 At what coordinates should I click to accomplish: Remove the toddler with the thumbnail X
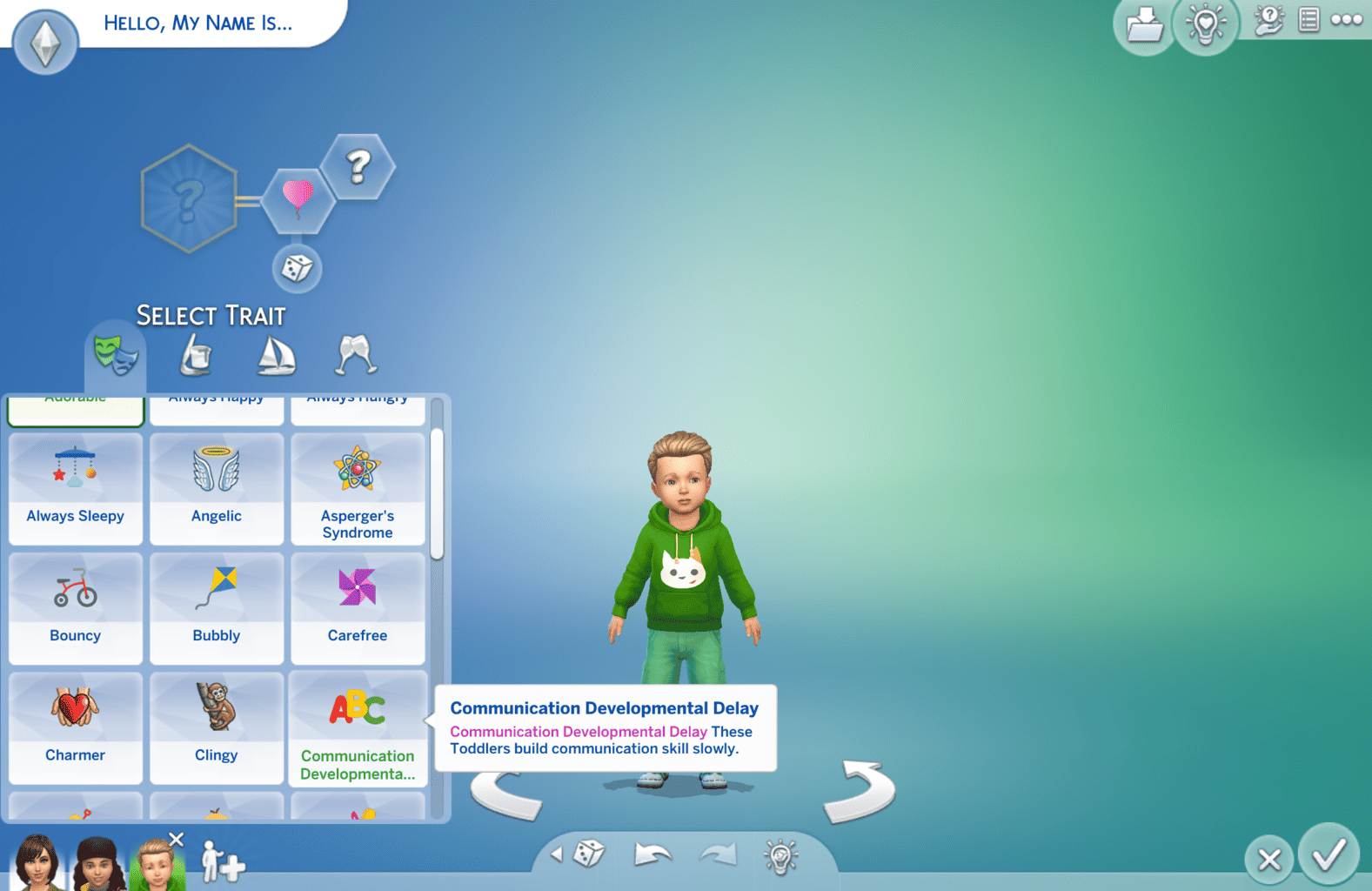point(177,839)
